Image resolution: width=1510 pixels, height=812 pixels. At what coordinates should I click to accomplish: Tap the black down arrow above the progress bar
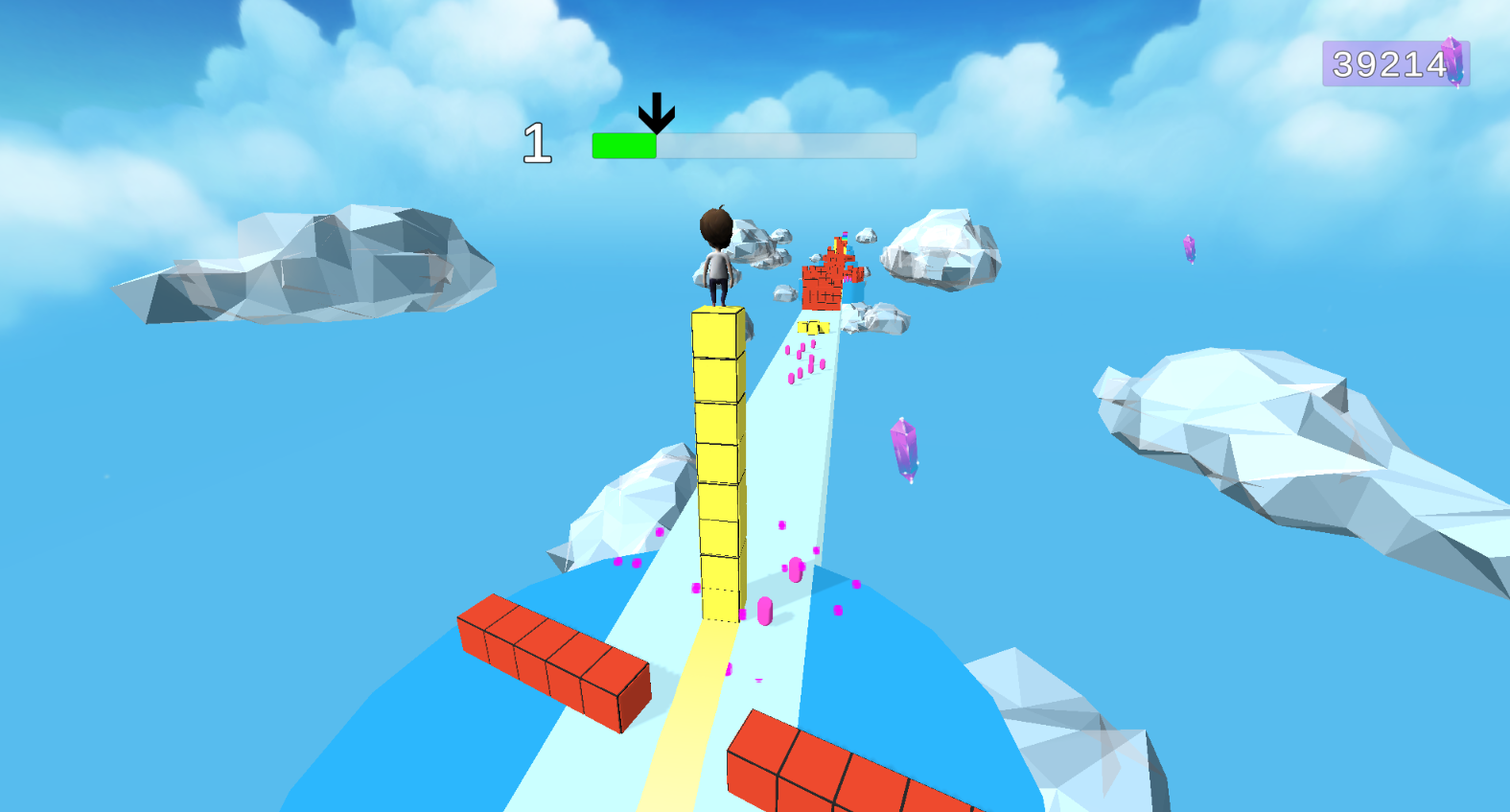658,112
